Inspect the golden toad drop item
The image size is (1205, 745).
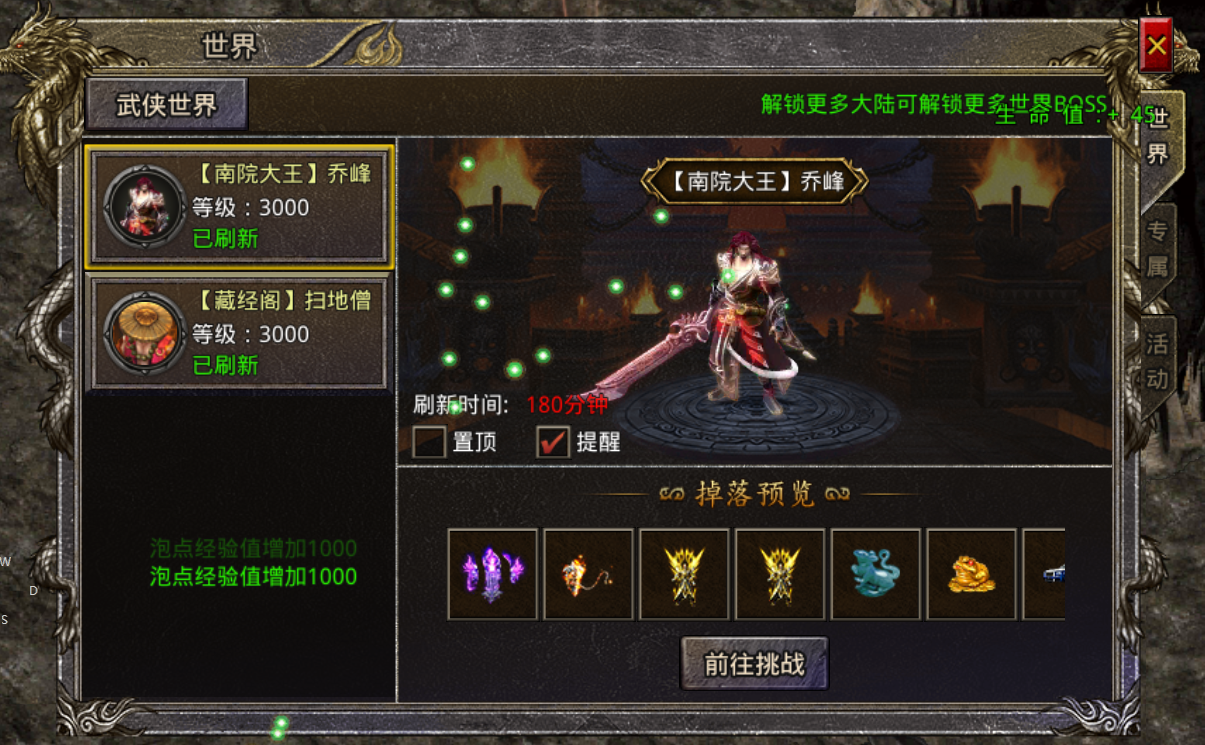(x=971, y=574)
